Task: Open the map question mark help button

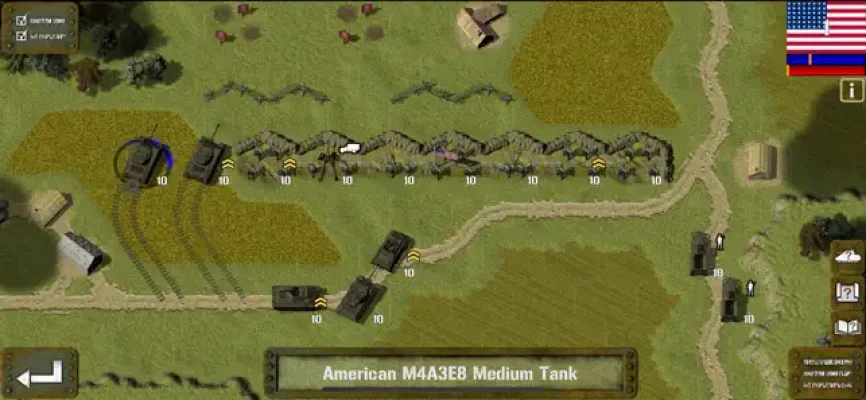Action: coord(847,292)
